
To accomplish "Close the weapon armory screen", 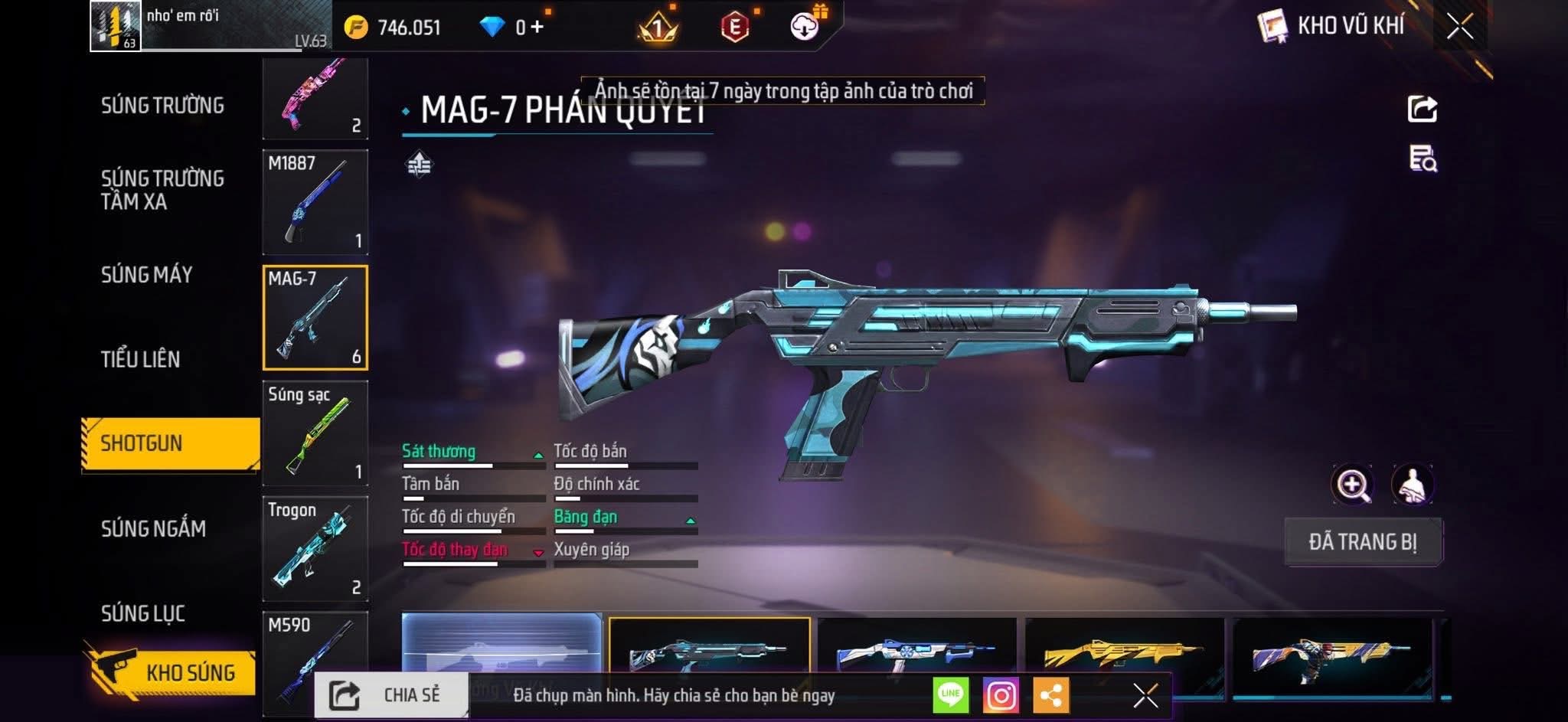I will (x=1459, y=27).
